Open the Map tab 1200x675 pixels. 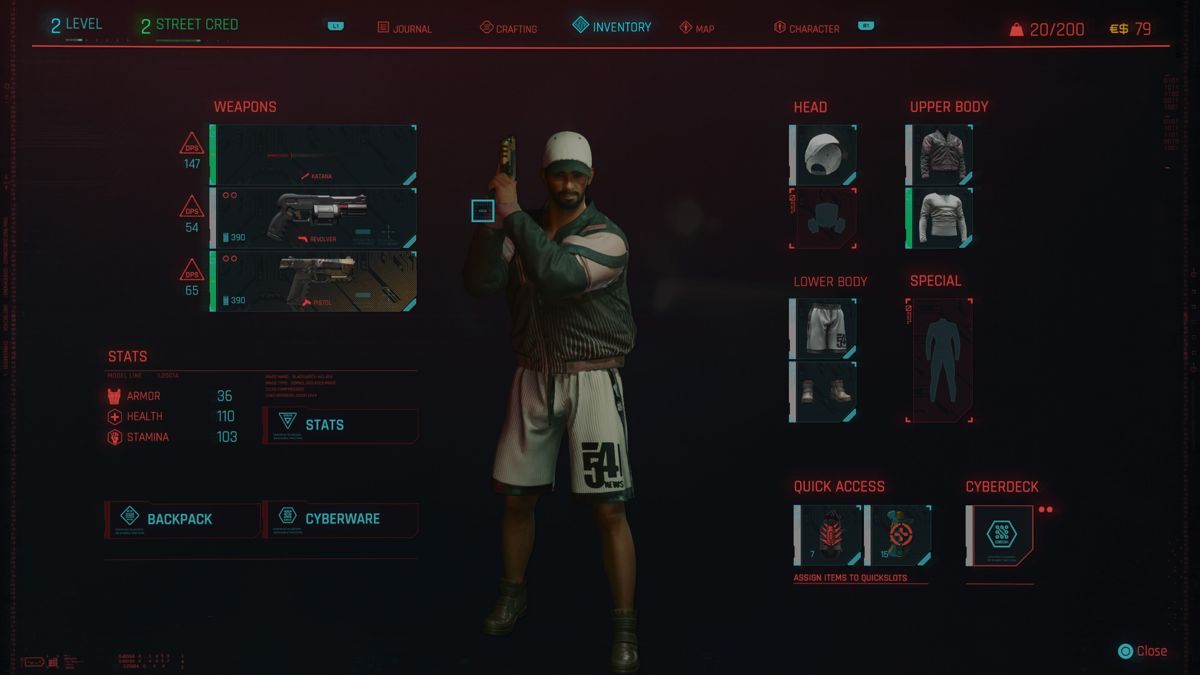point(697,28)
